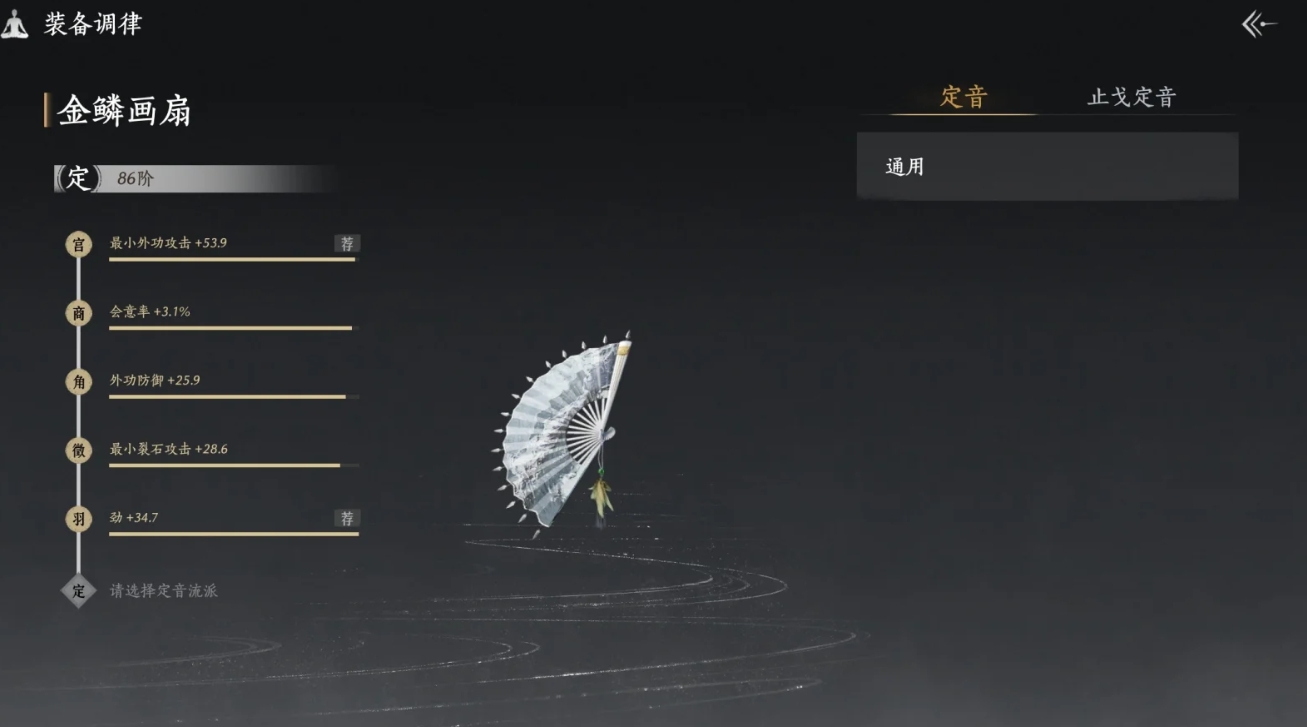The image size is (1307, 727).
Task: Select the 通用 option row
Action: pyautogui.click(x=1047, y=166)
